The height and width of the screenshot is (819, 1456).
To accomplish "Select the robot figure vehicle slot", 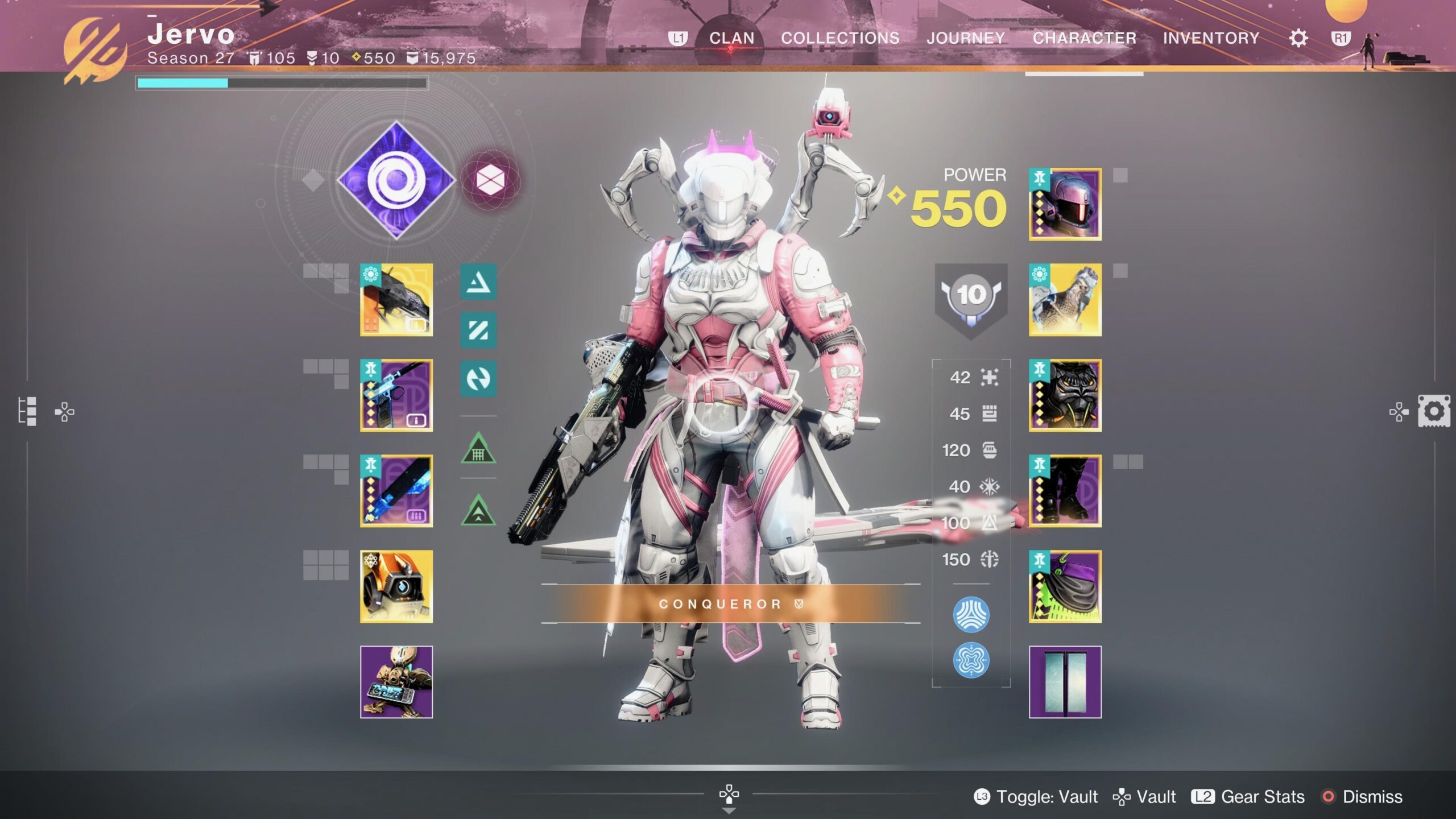I will pos(396,682).
